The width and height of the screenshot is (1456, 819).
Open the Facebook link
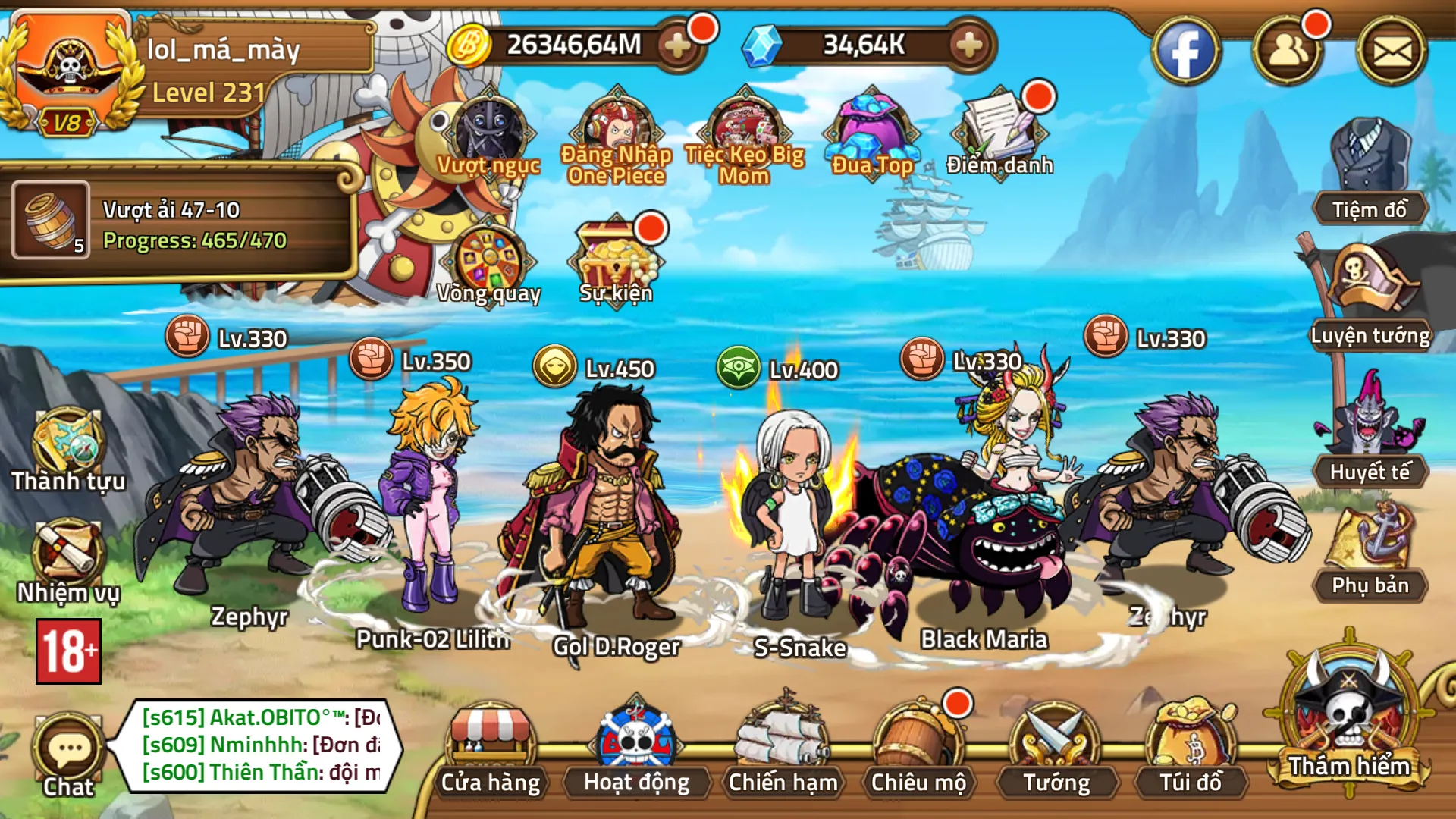click(x=1185, y=52)
